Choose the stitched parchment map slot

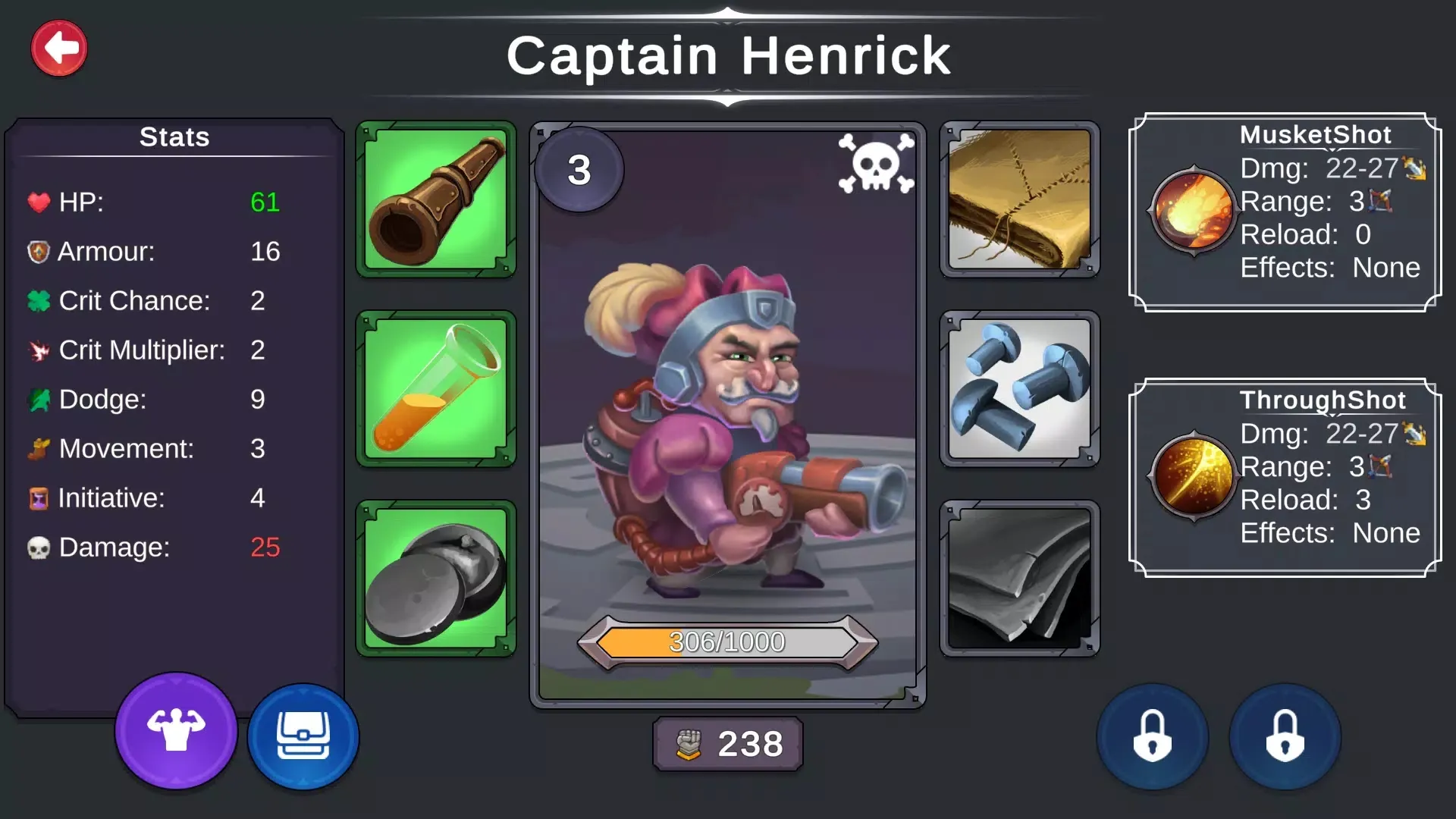pos(1020,199)
